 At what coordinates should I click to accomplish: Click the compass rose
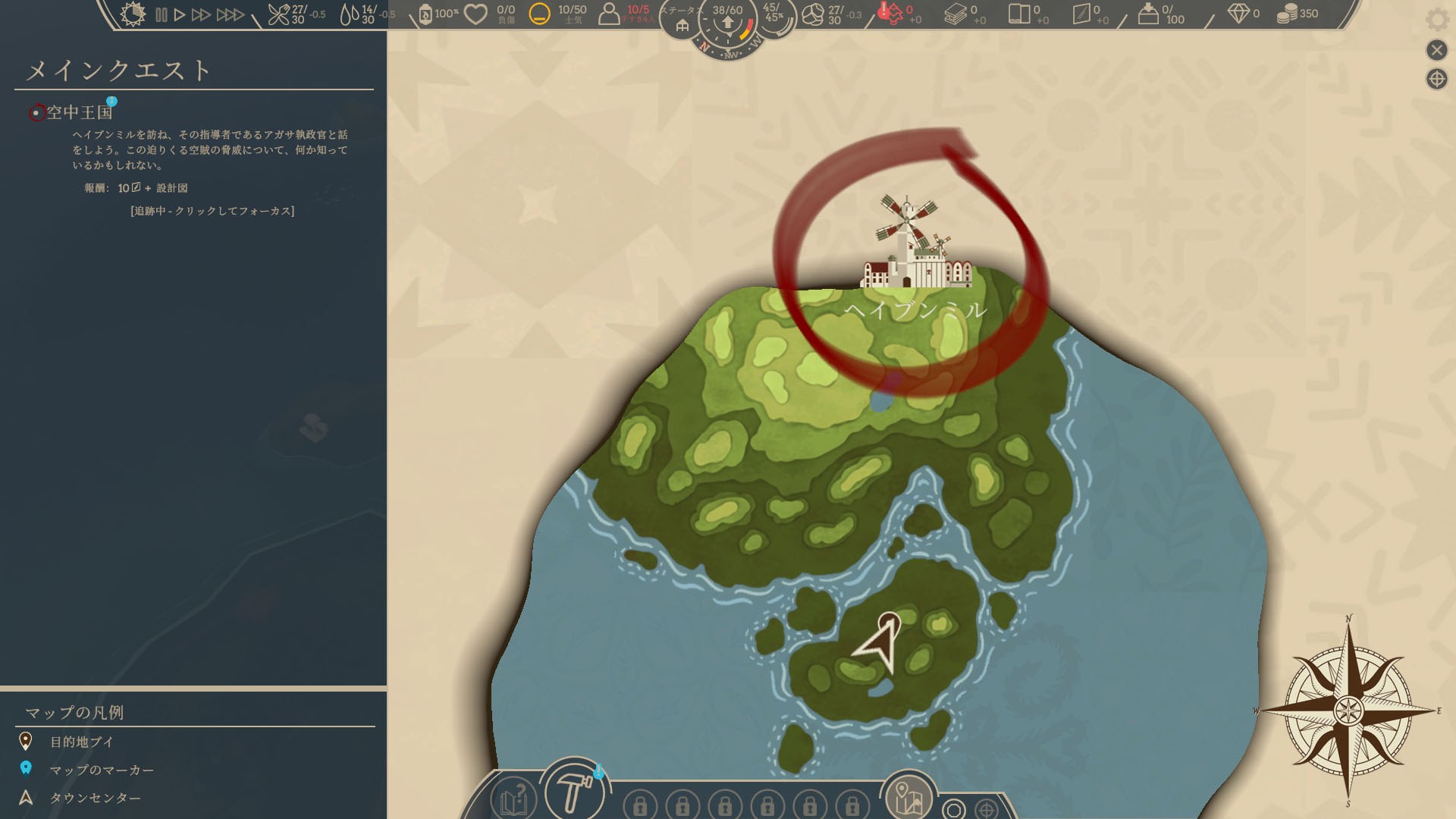(1348, 711)
